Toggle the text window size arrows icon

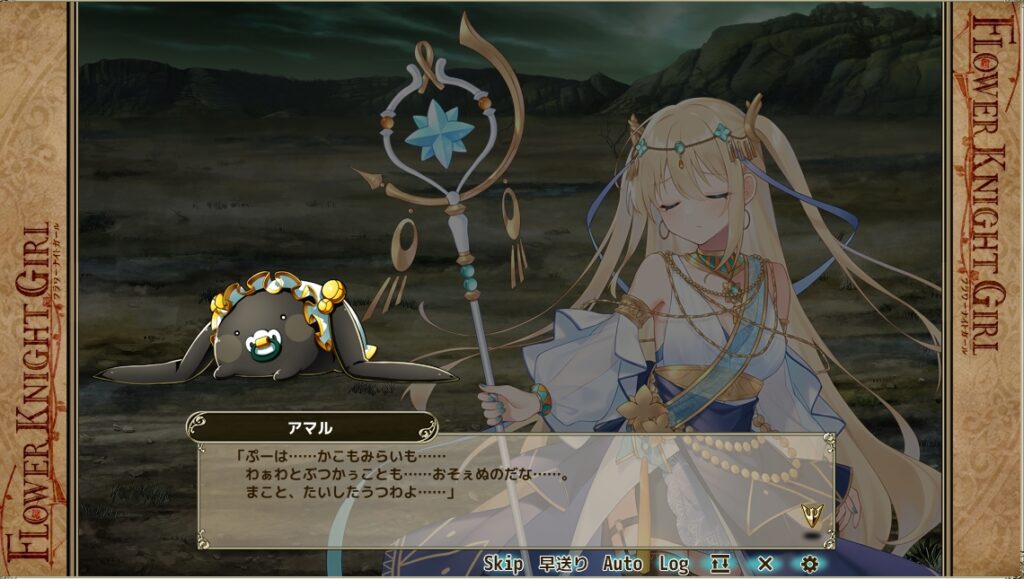(720, 564)
